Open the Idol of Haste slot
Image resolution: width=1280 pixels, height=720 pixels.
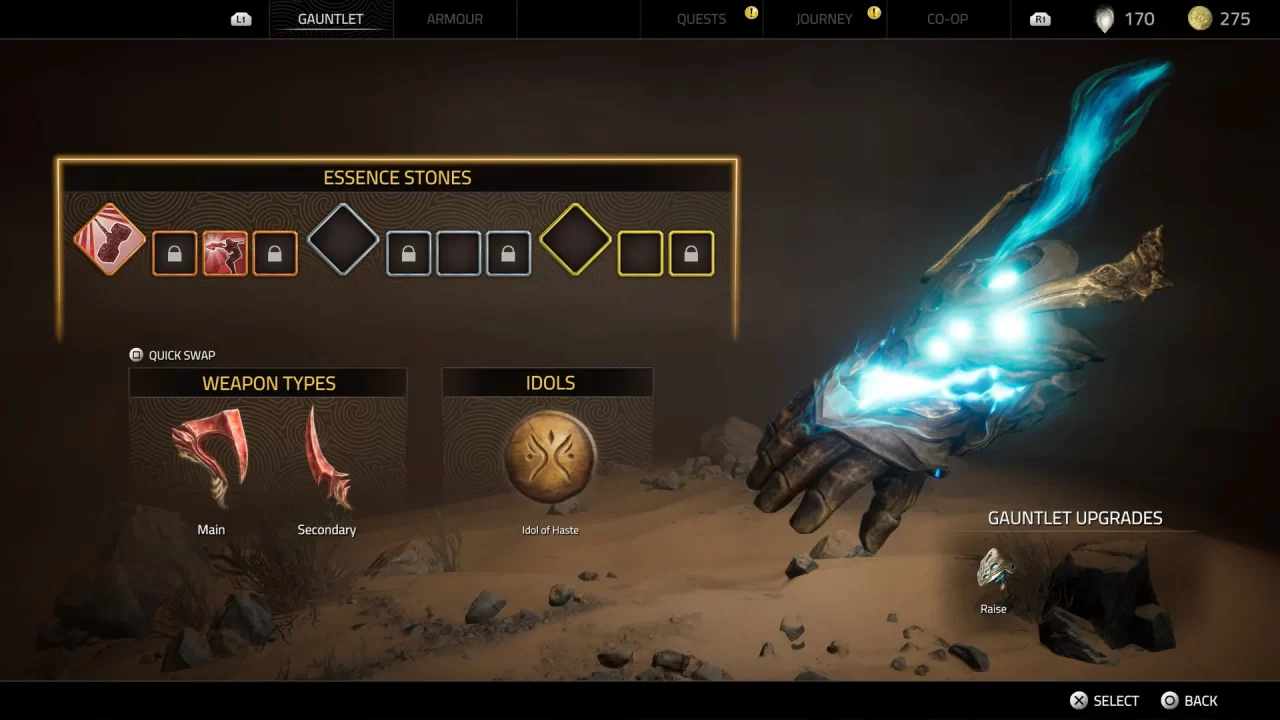coord(550,457)
